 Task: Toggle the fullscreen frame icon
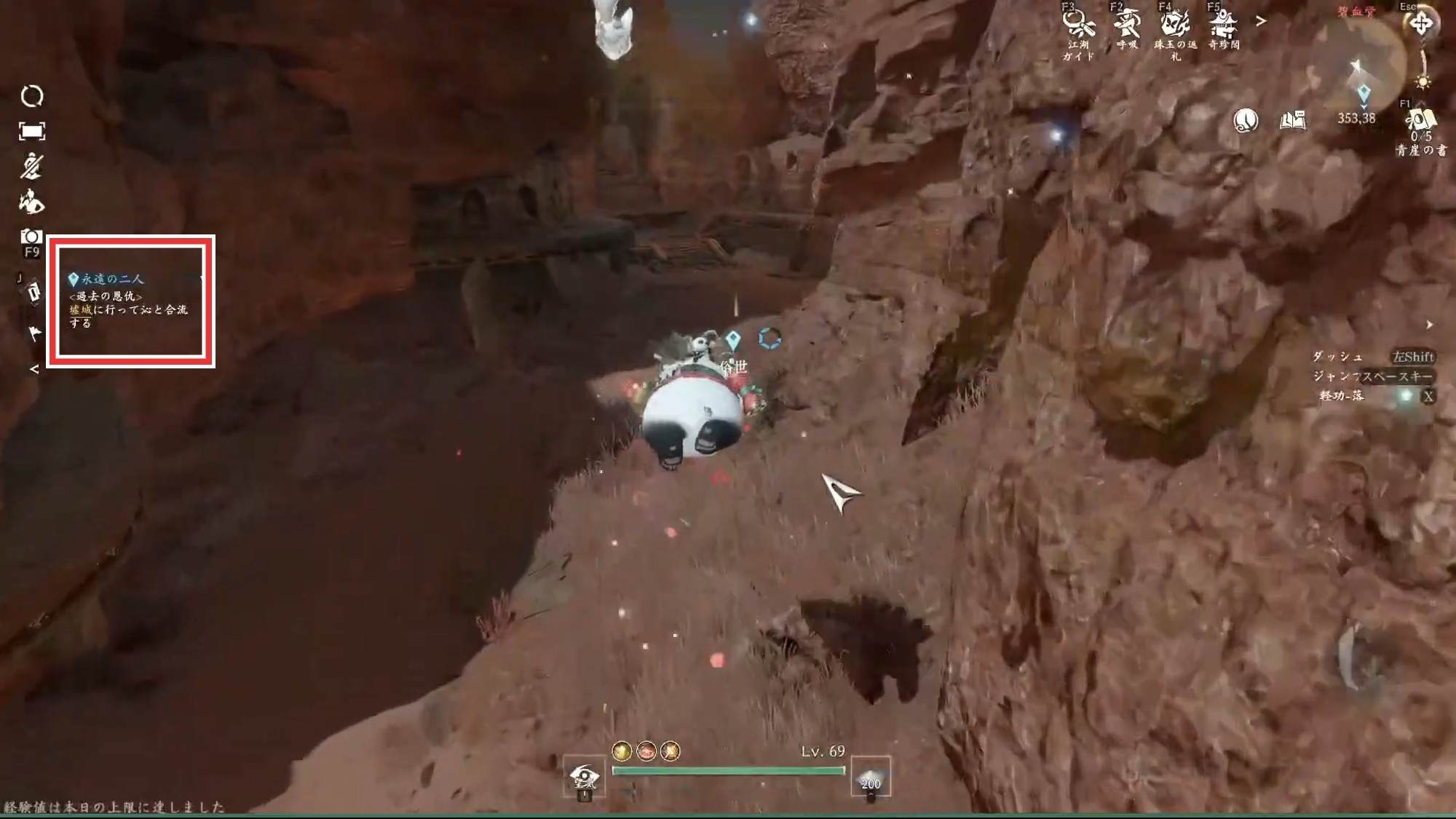click(31, 131)
